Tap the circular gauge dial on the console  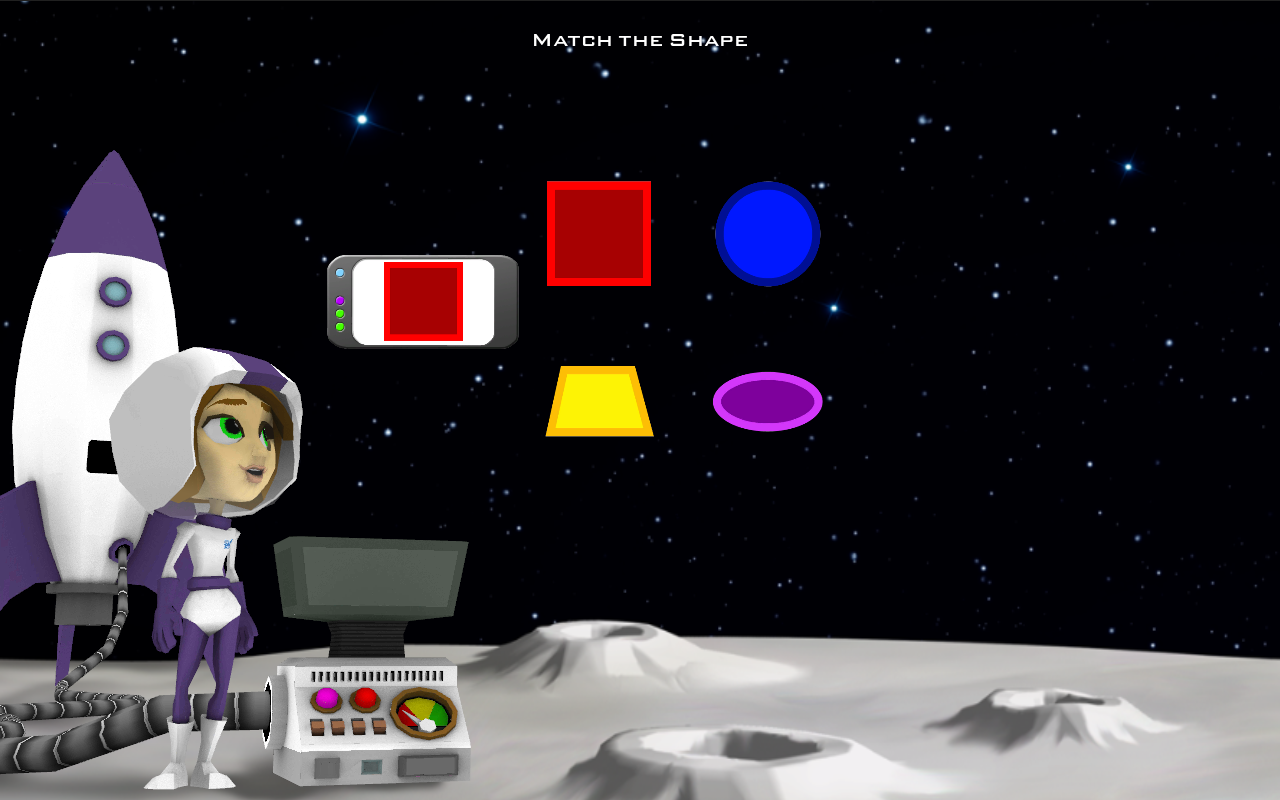(x=423, y=711)
